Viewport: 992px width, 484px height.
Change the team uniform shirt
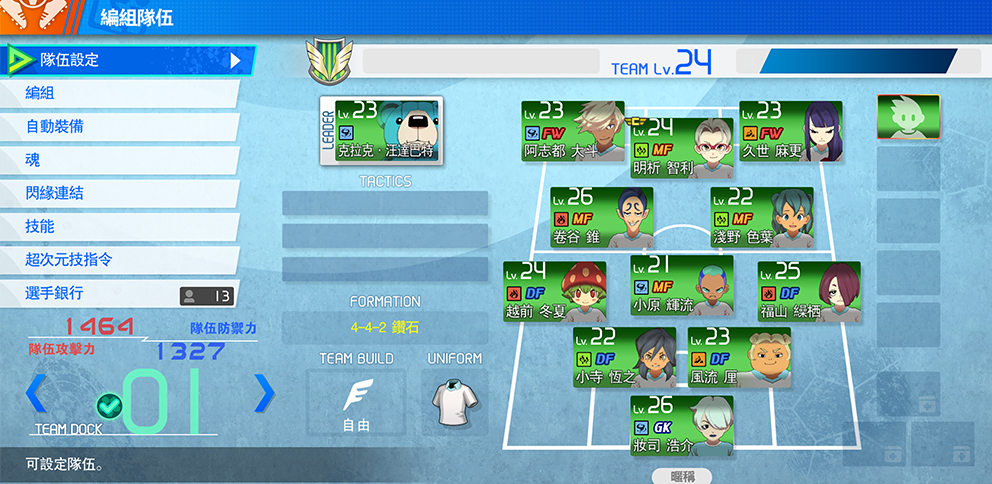(454, 402)
